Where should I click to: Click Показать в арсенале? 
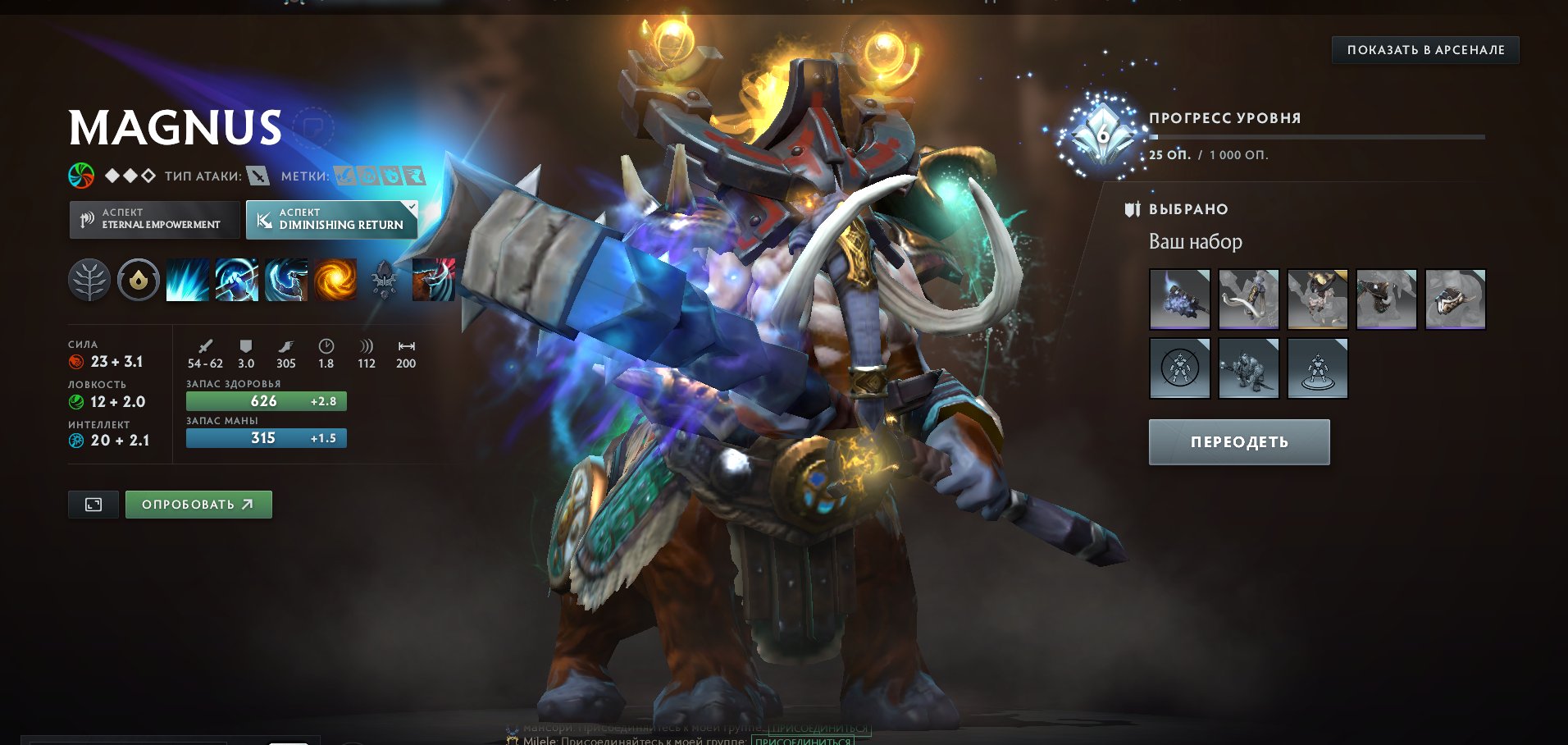pos(1424,49)
